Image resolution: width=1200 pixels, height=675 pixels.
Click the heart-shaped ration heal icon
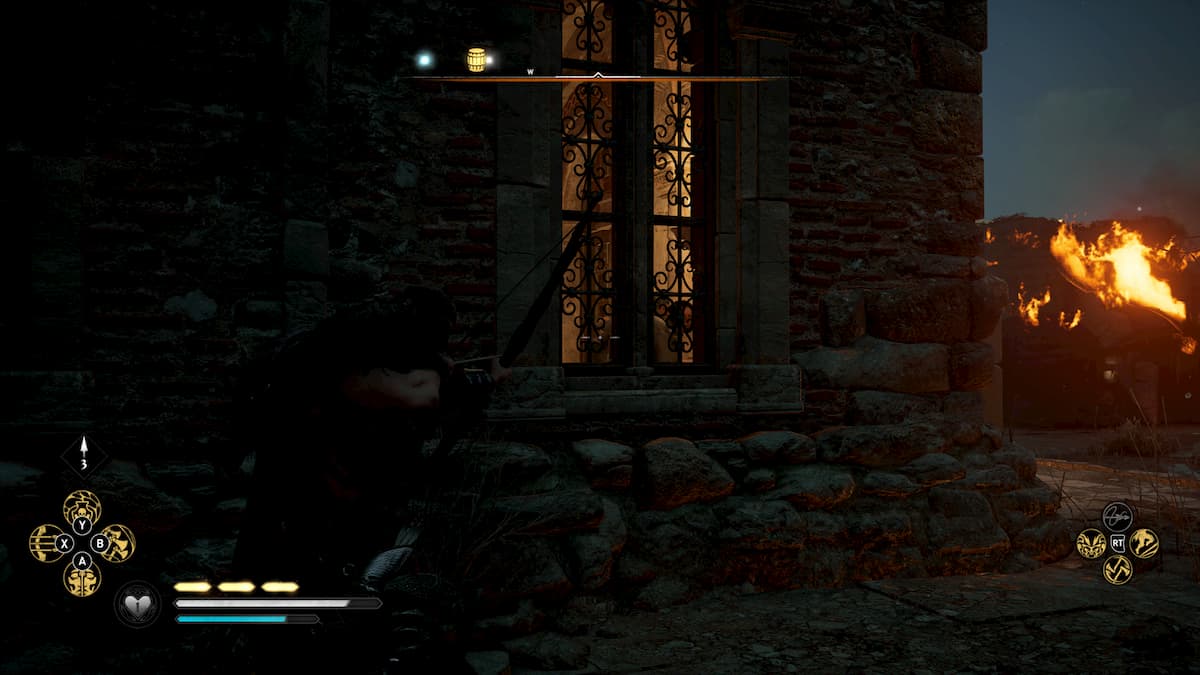click(x=137, y=604)
